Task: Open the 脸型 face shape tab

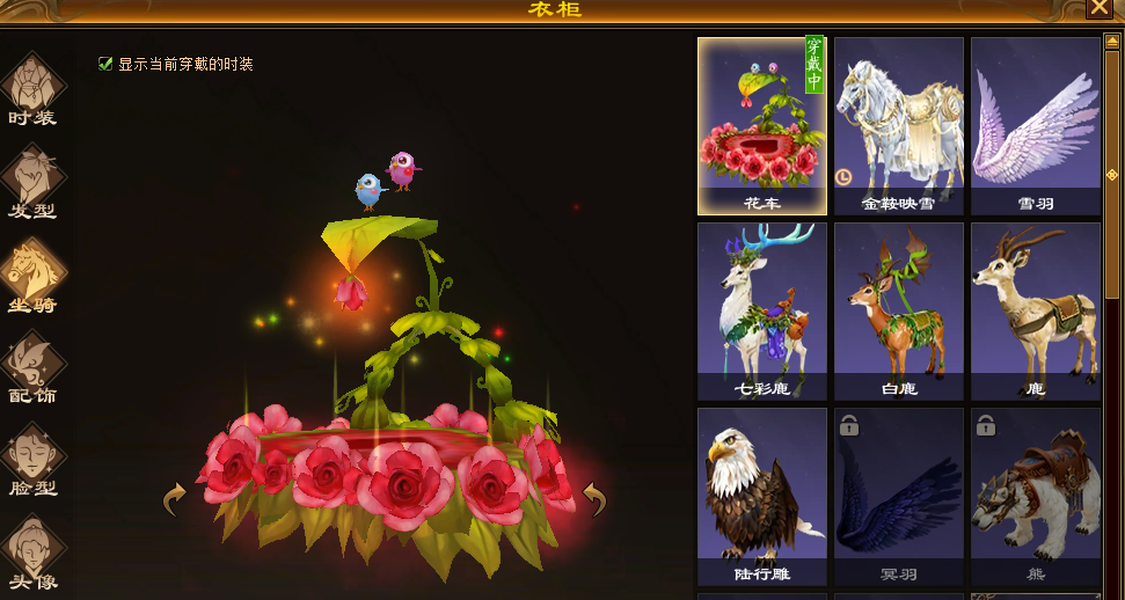Action: tap(33, 459)
